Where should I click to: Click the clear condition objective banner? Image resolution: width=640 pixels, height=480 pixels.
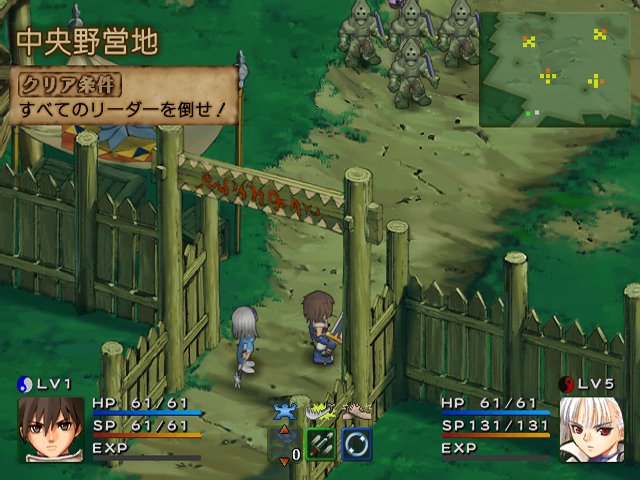tap(120, 97)
